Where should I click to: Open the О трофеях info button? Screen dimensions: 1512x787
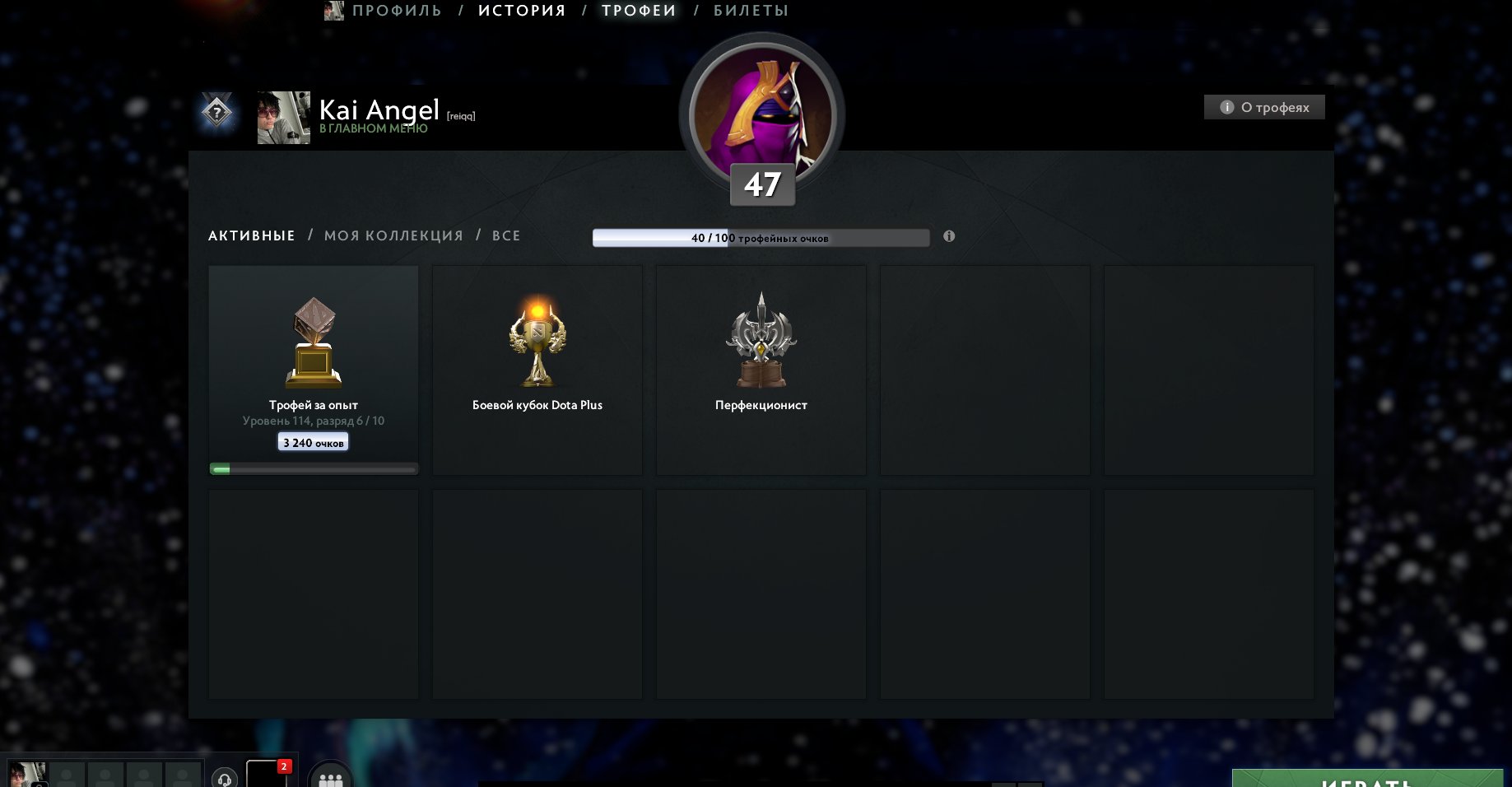(x=1264, y=107)
